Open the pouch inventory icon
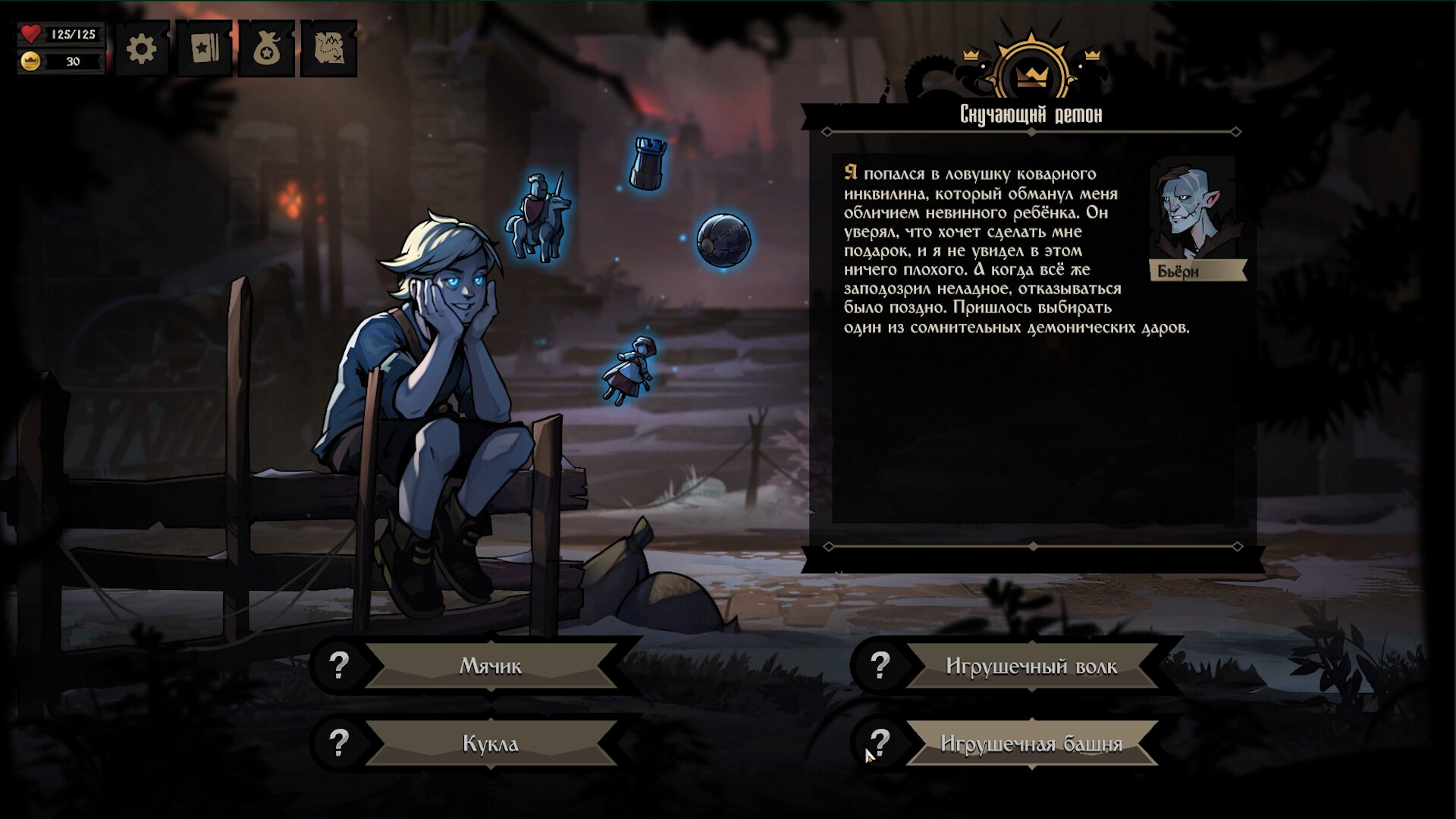 click(x=267, y=49)
